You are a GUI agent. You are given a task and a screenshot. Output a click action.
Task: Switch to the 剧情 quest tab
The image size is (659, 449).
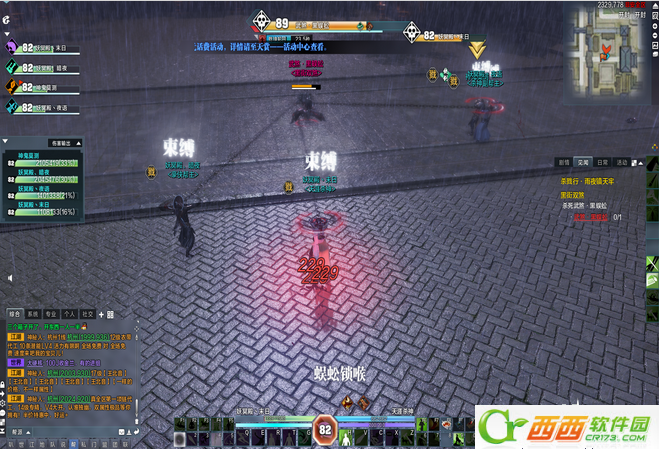pos(564,162)
